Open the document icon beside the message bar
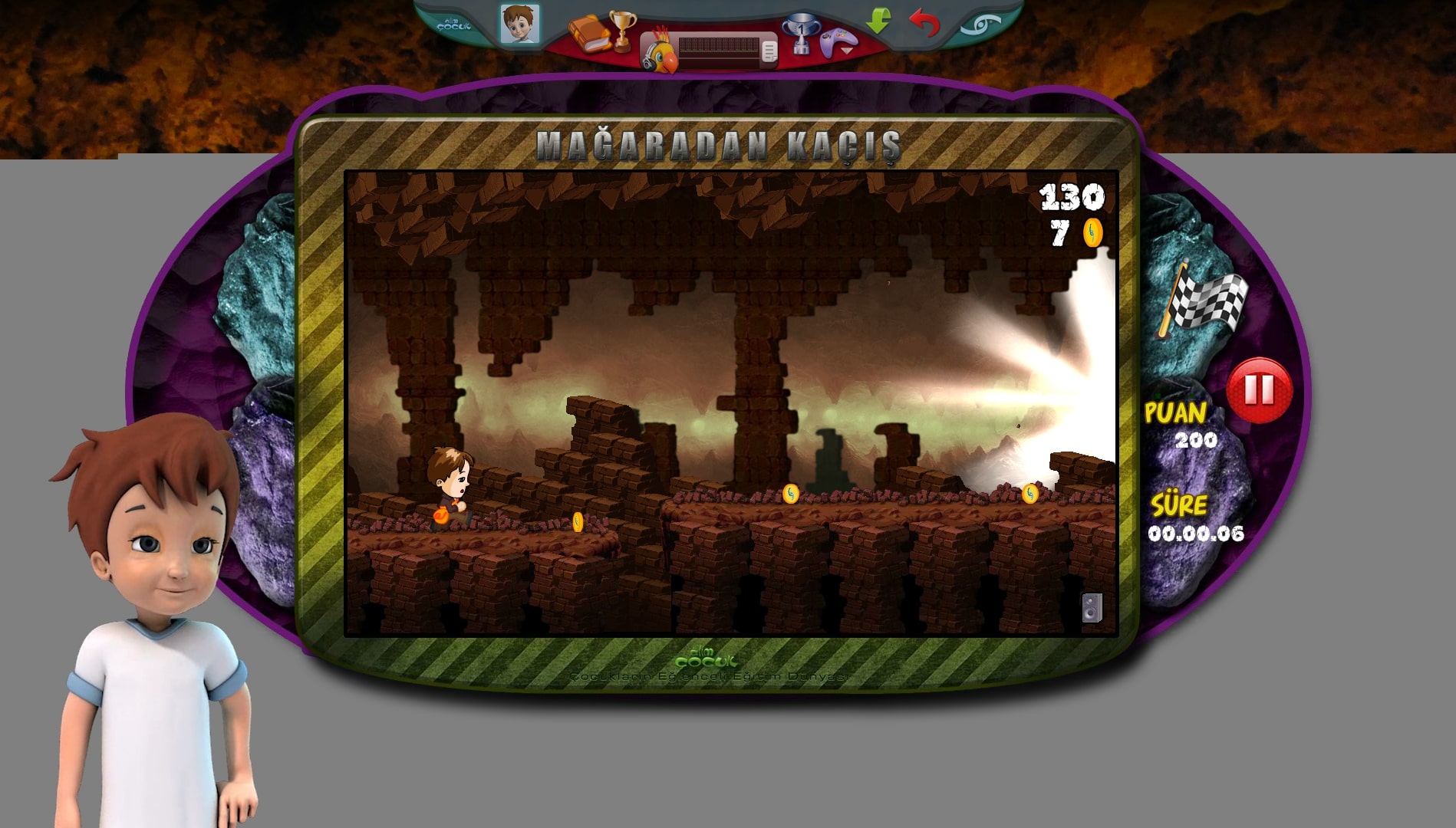This screenshot has height=828, width=1456. [769, 51]
